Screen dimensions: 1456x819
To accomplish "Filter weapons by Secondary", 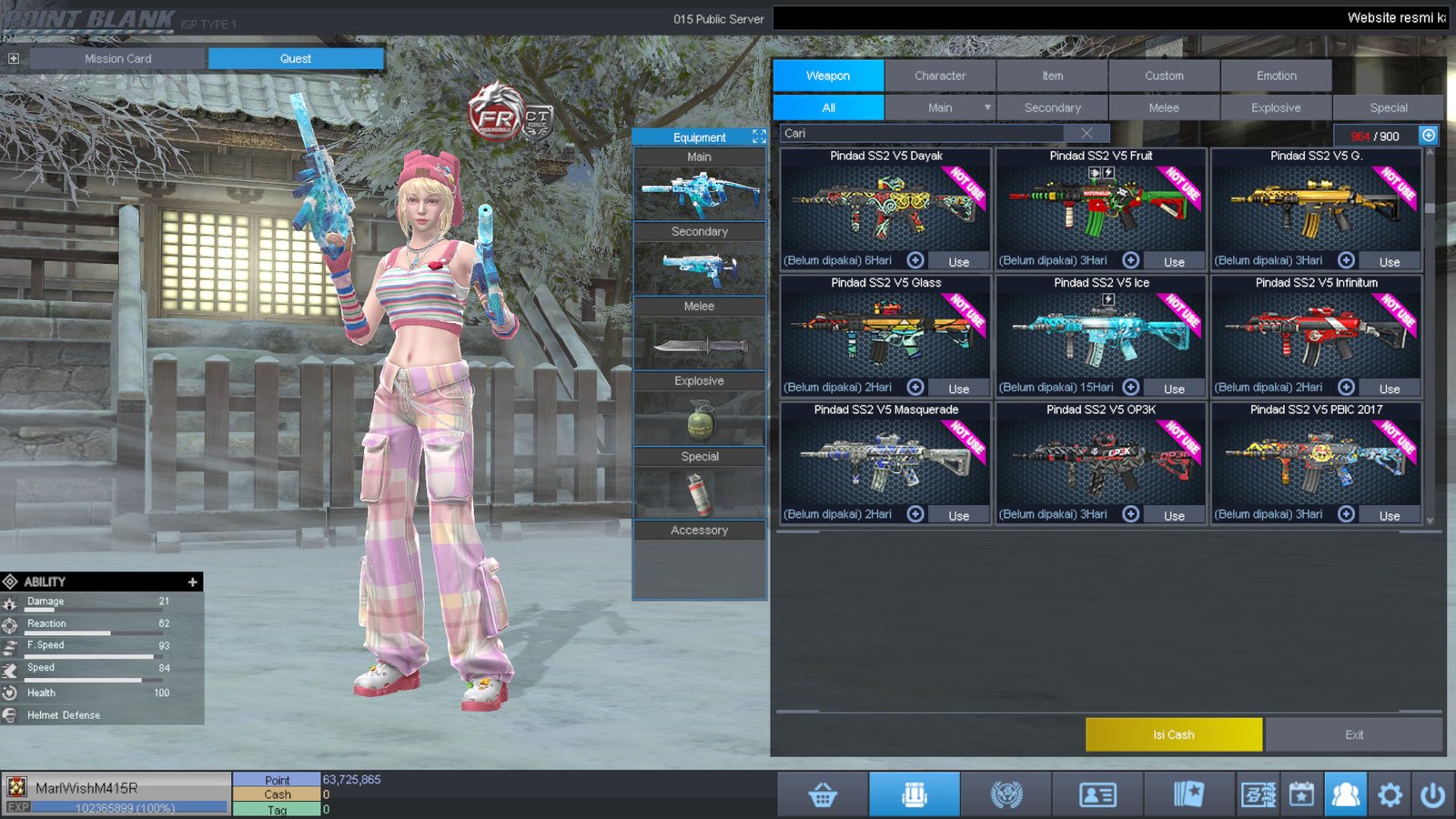I will 1052,107.
